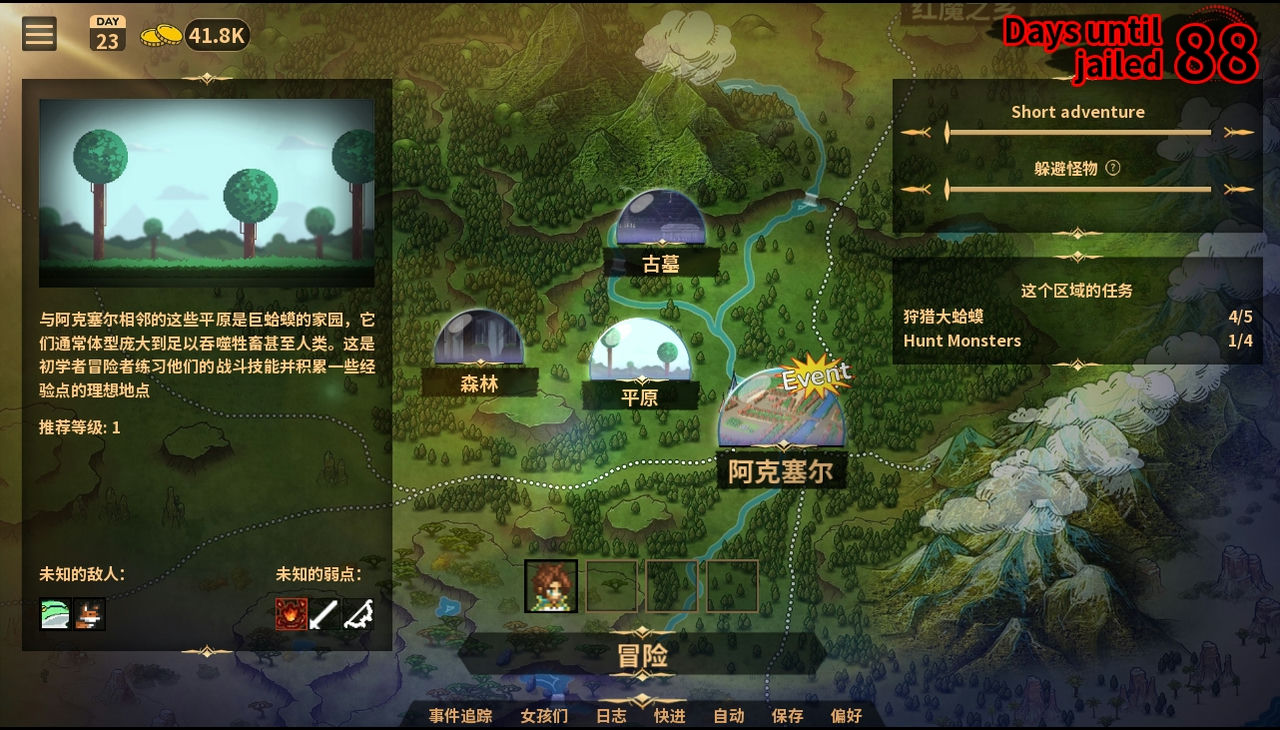Open the 日志 log tab

coord(611,716)
